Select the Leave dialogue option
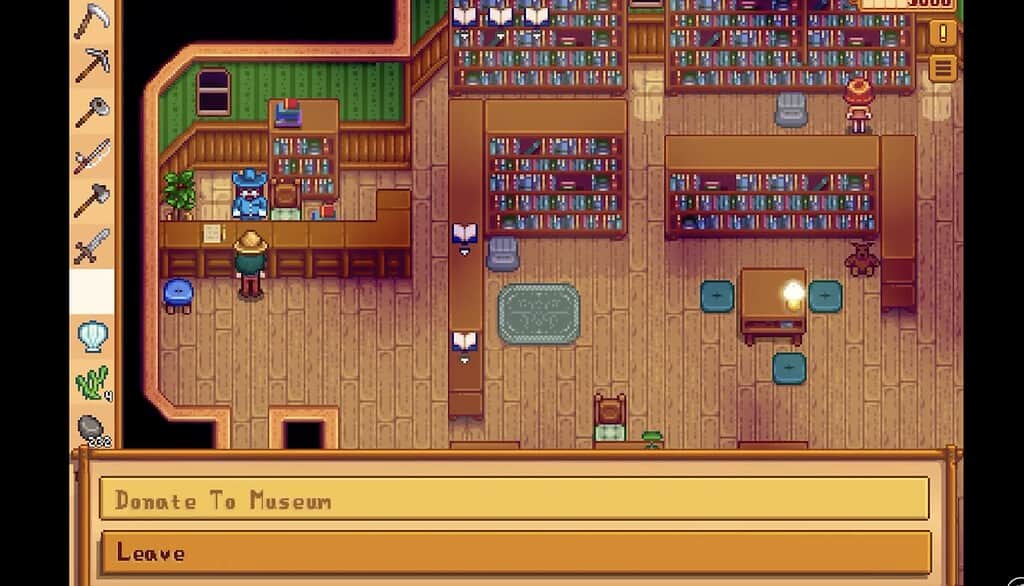Screen dimensions: 1024x586 coord(514,552)
